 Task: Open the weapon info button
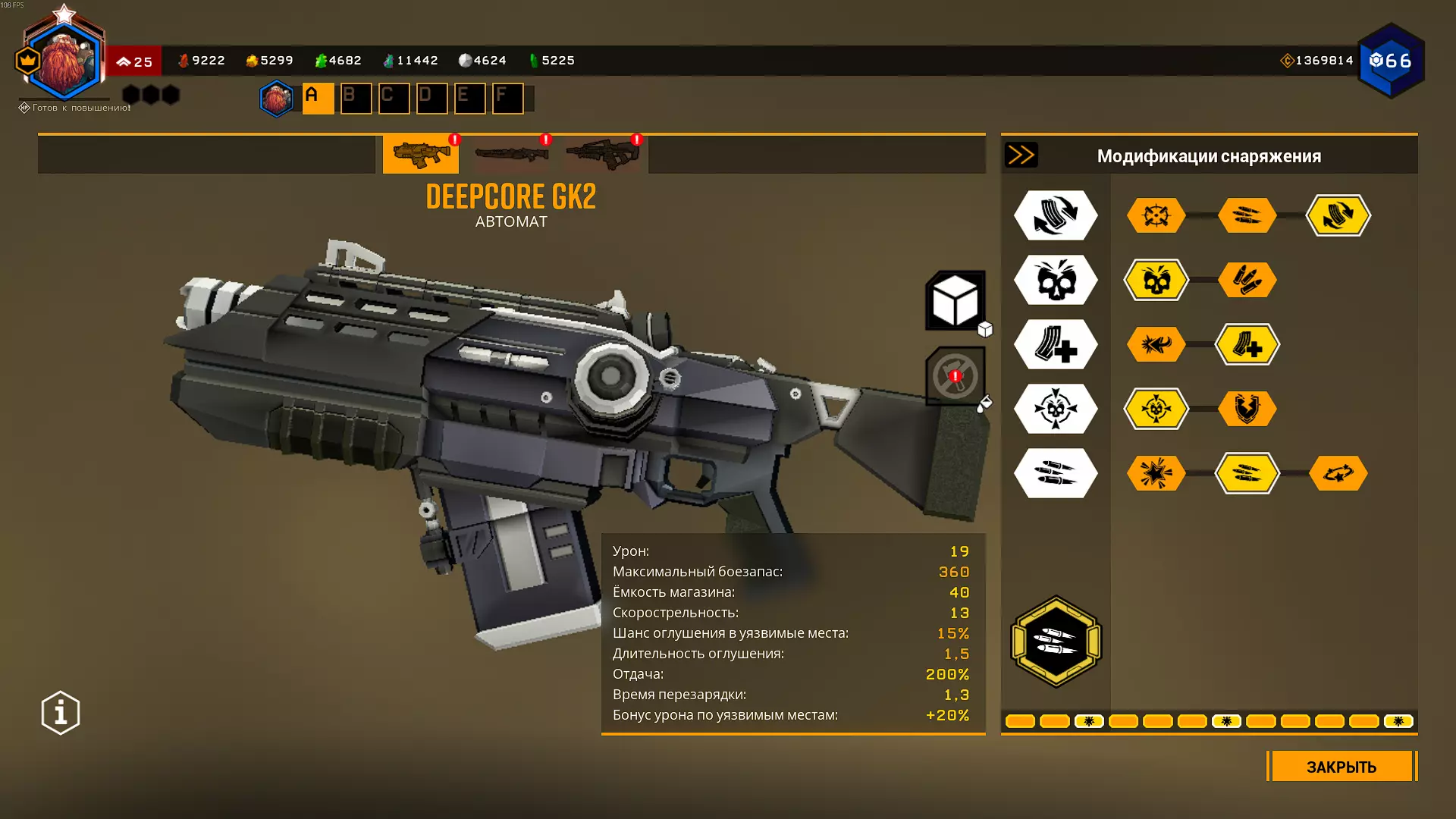(61, 713)
